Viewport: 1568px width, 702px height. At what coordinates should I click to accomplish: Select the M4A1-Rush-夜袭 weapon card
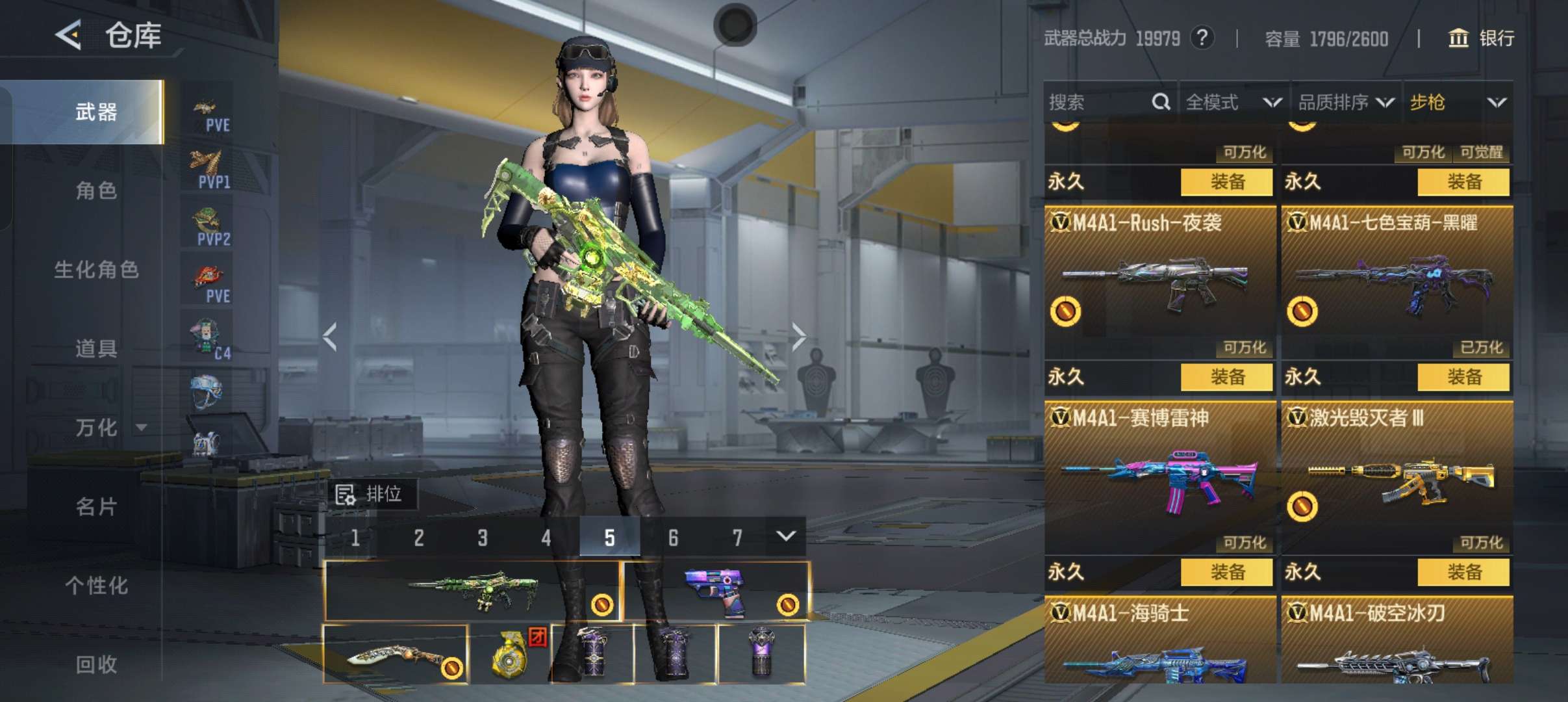pos(1160,279)
